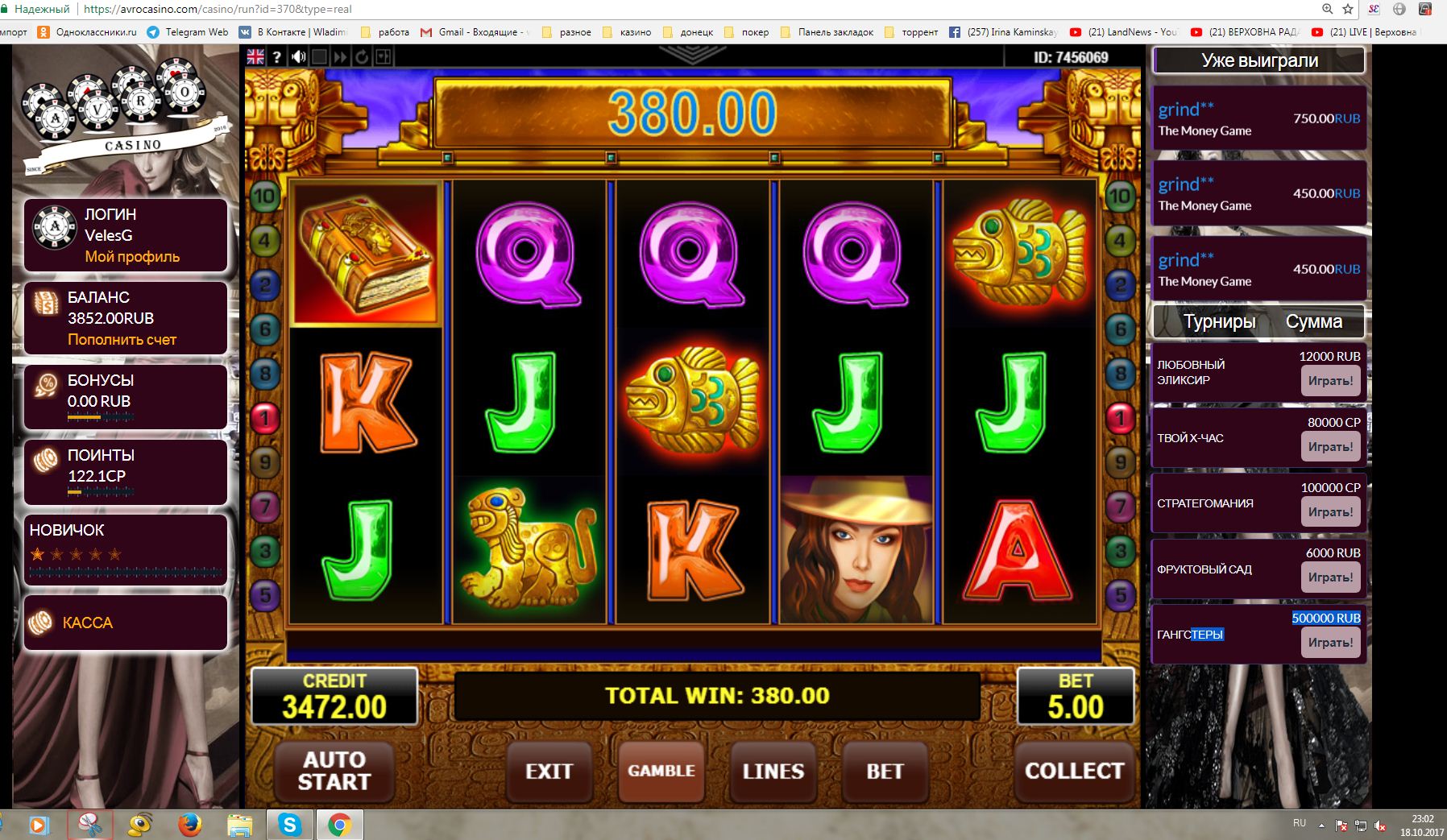Viewport: 1447px width, 840px height.
Task: Adjust the wager with the Bet button
Action: [885, 771]
